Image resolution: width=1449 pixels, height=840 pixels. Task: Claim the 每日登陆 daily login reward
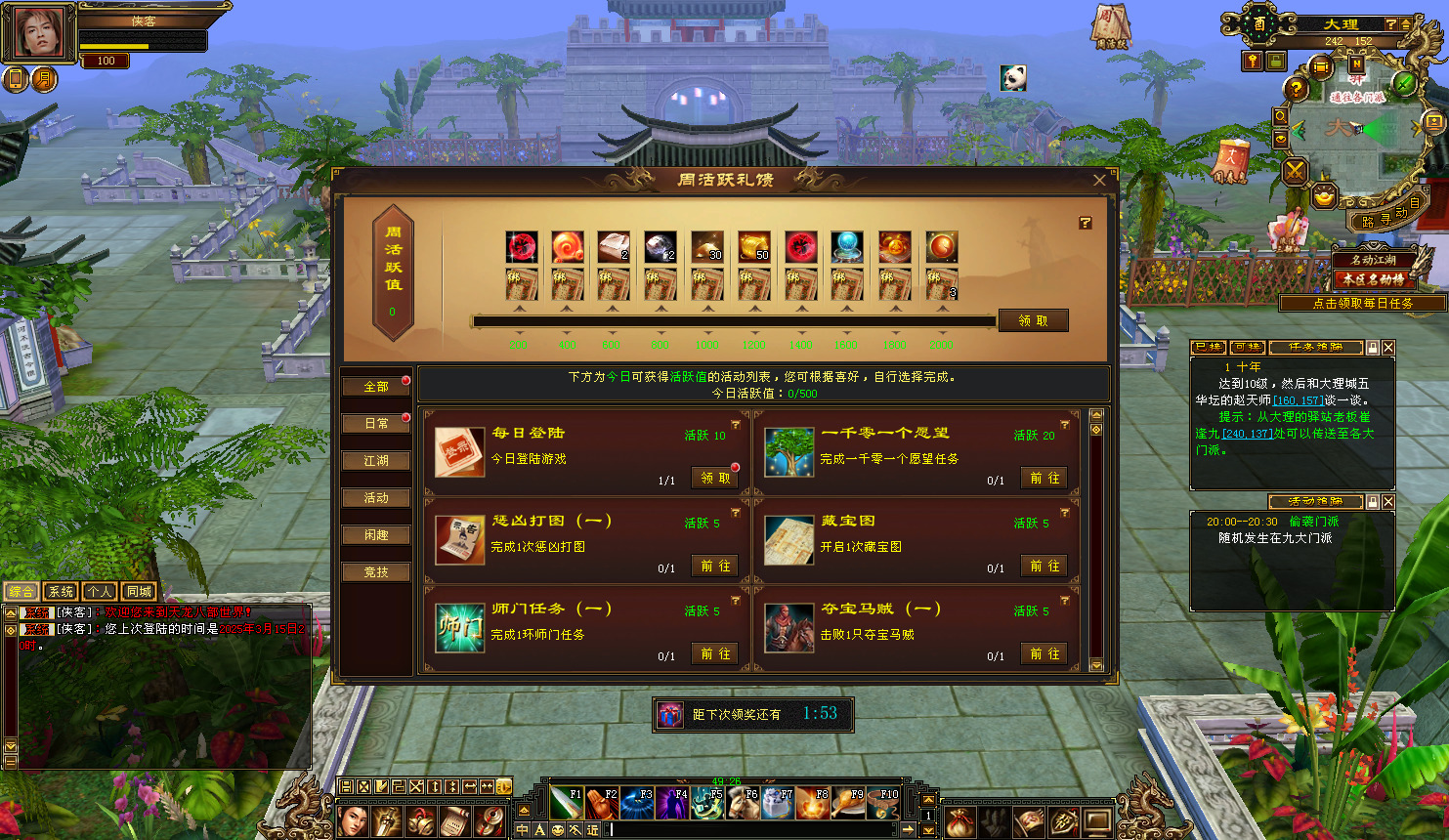coord(715,478)
